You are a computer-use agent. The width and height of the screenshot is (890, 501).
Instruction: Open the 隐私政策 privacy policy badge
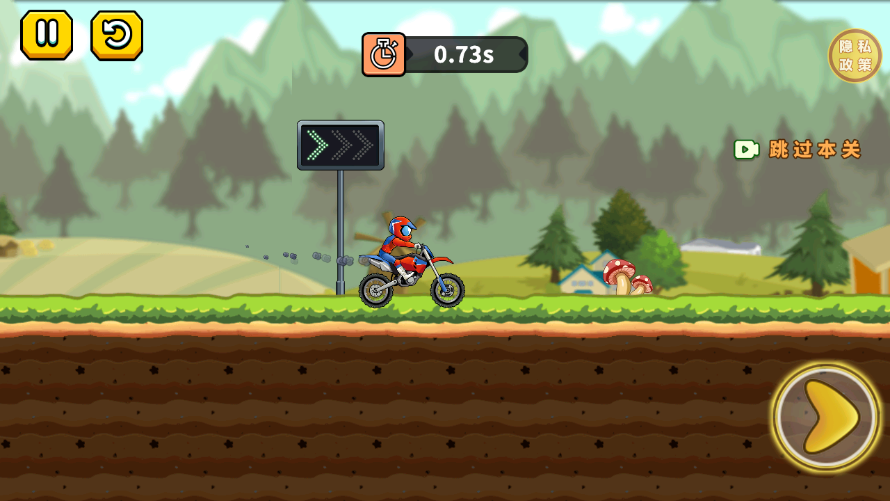pos(855,55)
